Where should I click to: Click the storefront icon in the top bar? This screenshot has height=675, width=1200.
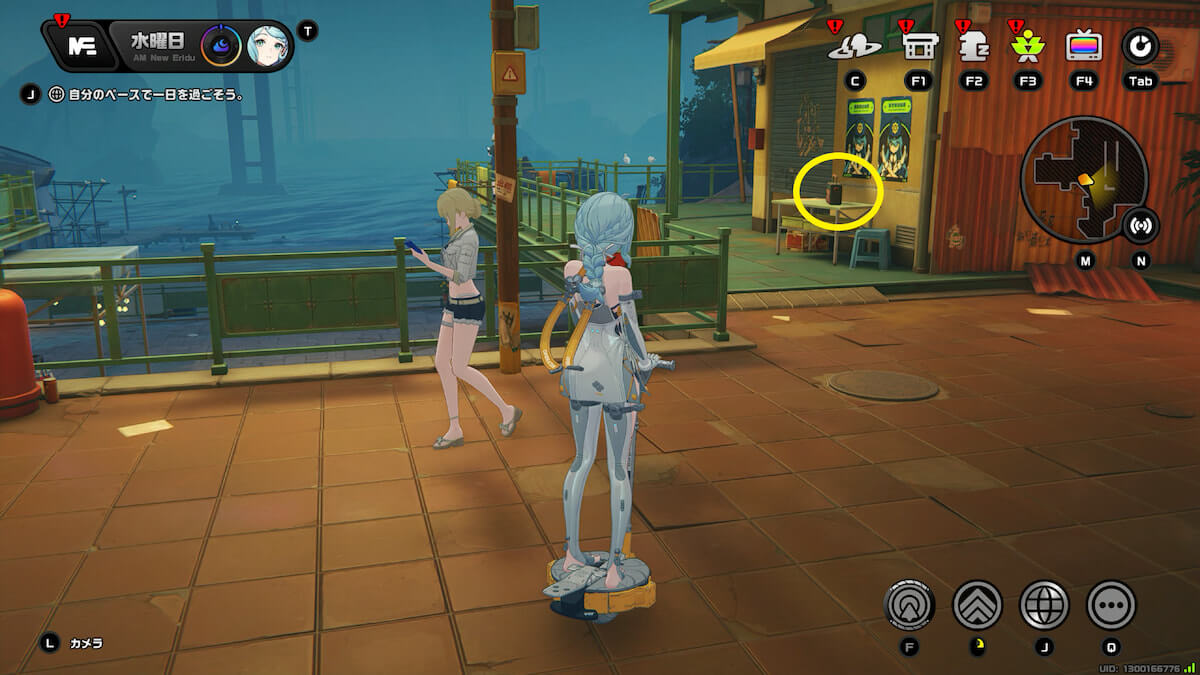pos(918,46)
